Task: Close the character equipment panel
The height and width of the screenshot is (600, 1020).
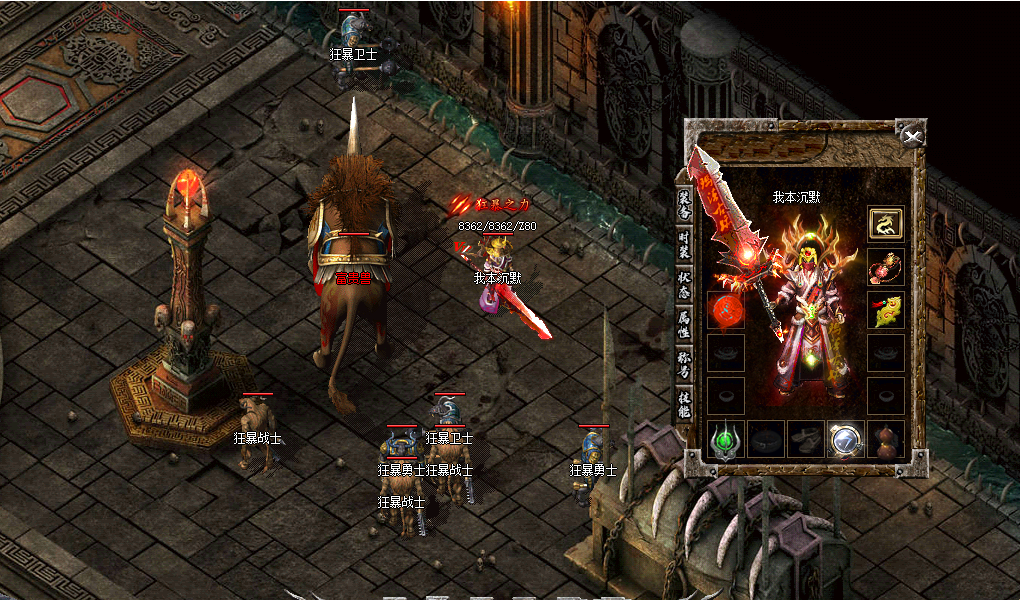Action: 911,136
